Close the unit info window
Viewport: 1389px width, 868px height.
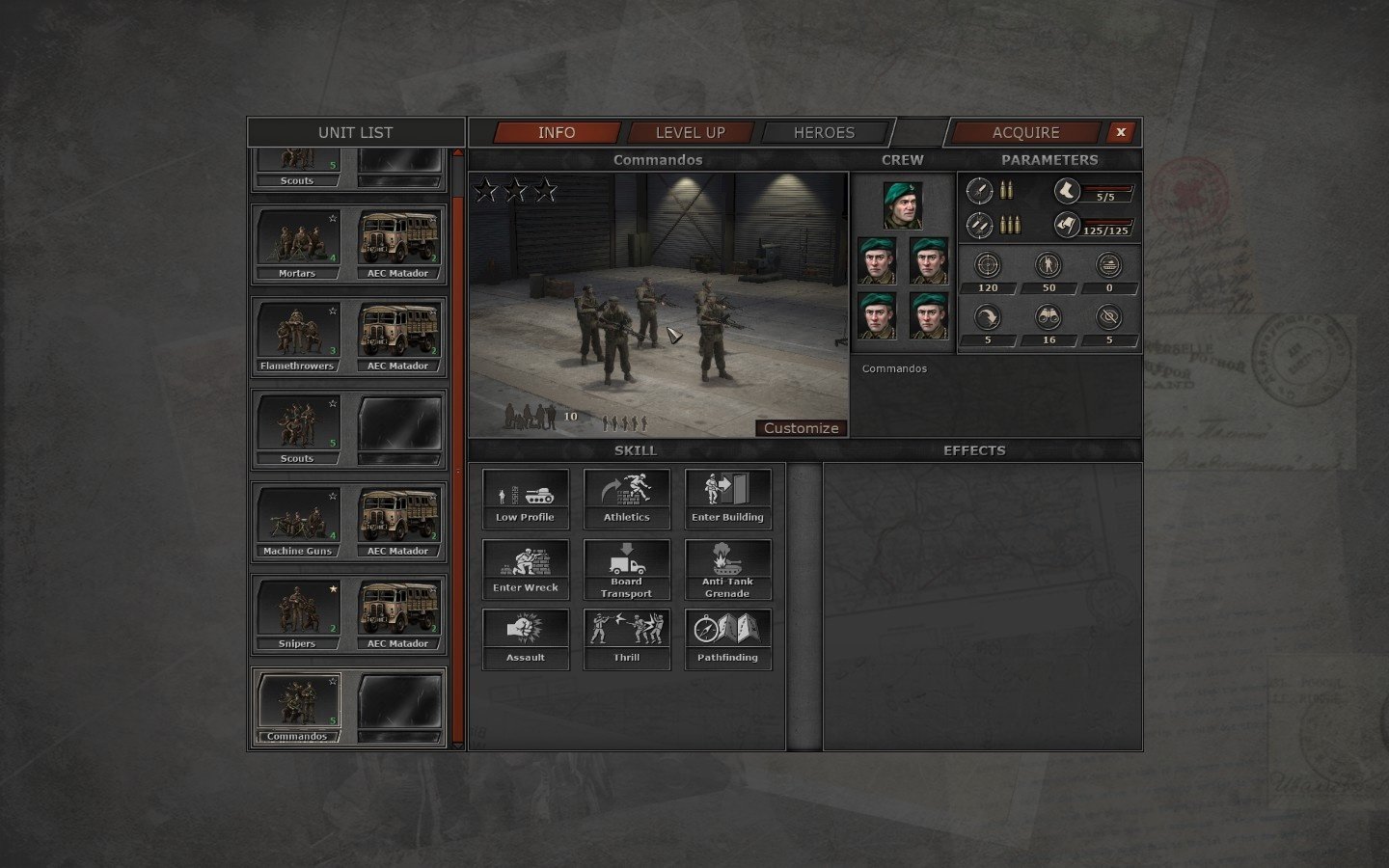pyautogui.click(x=1120, y=132)
